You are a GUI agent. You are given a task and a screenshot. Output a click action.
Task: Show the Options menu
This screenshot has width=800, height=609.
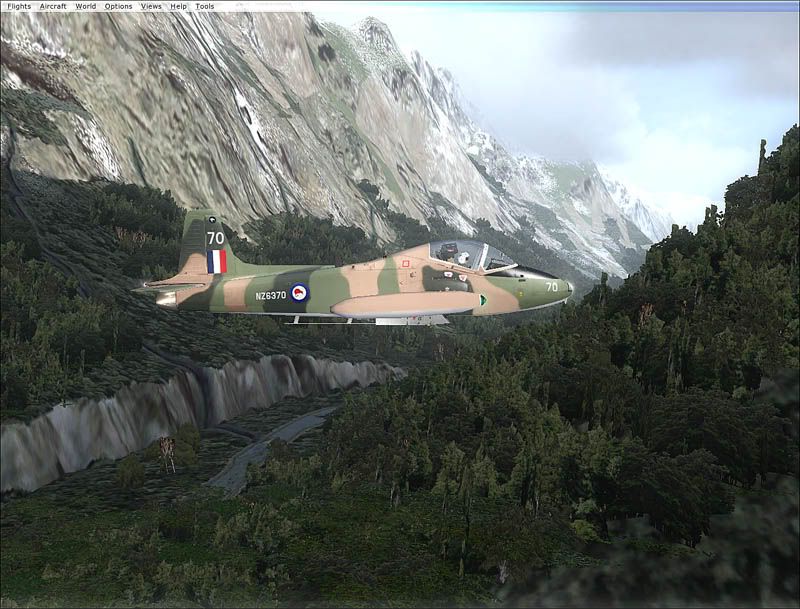[x=118, y=6]
